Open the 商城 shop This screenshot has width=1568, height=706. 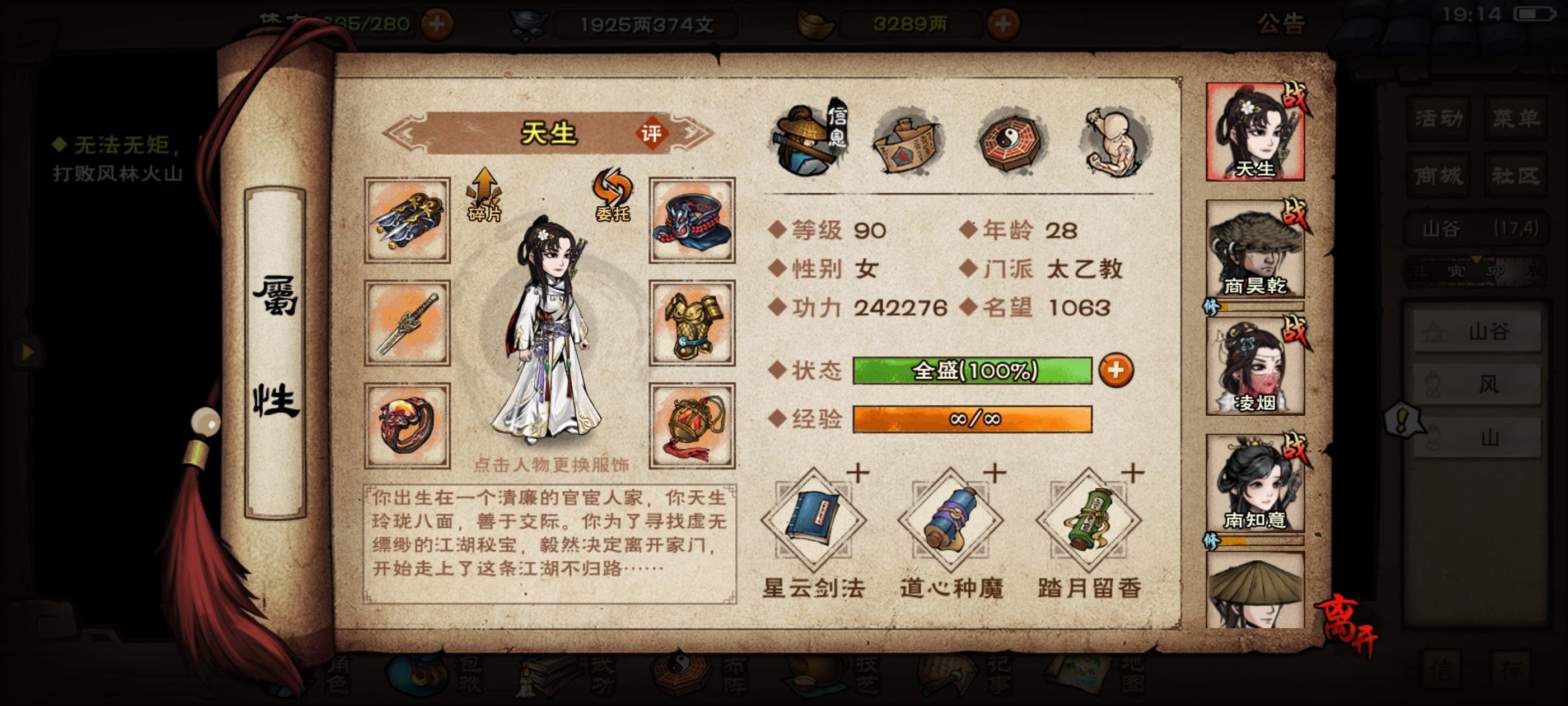point(1440,176)
